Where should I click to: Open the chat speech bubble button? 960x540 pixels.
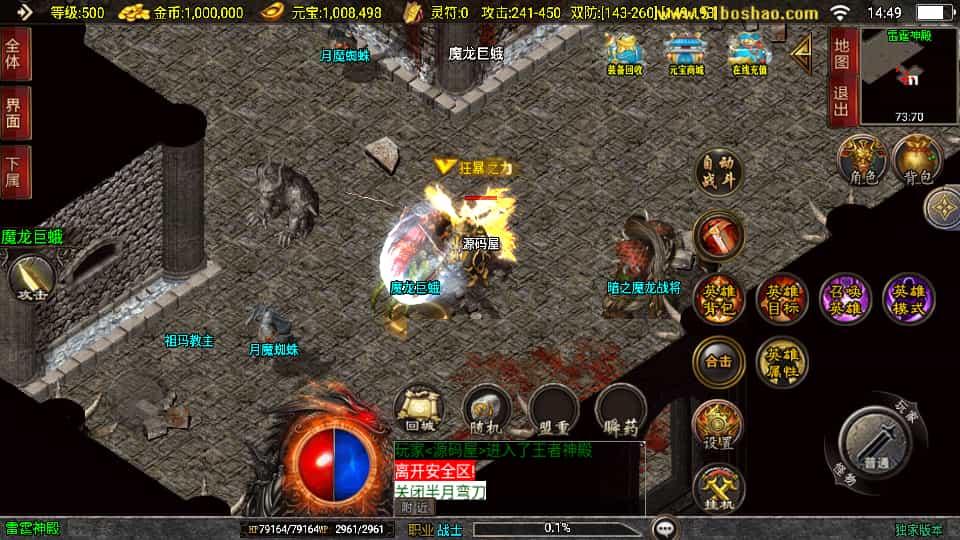[x=665, y=527]
